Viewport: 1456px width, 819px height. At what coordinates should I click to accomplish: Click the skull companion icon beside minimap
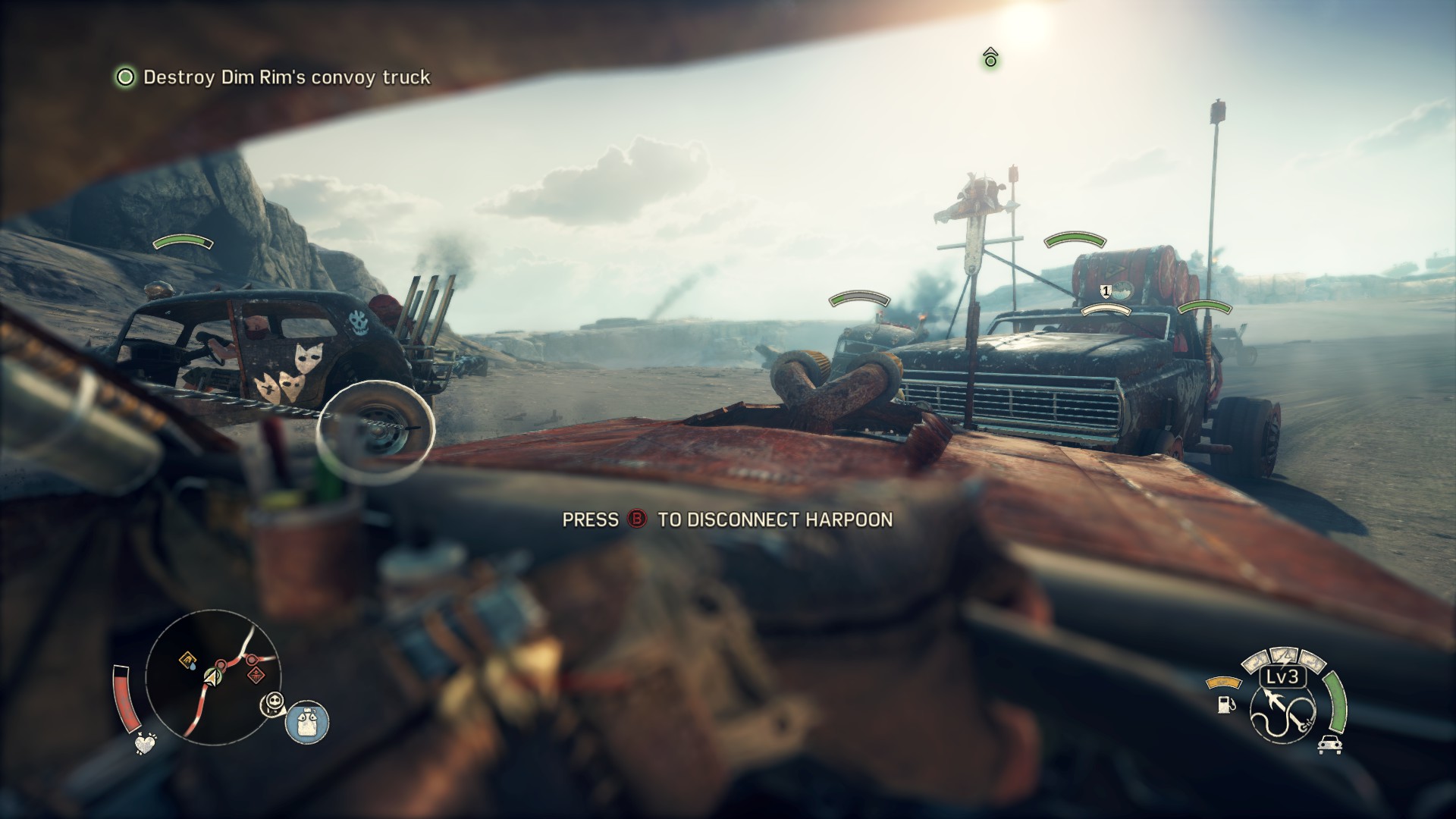pyautogui.click(x=272, y=704)
